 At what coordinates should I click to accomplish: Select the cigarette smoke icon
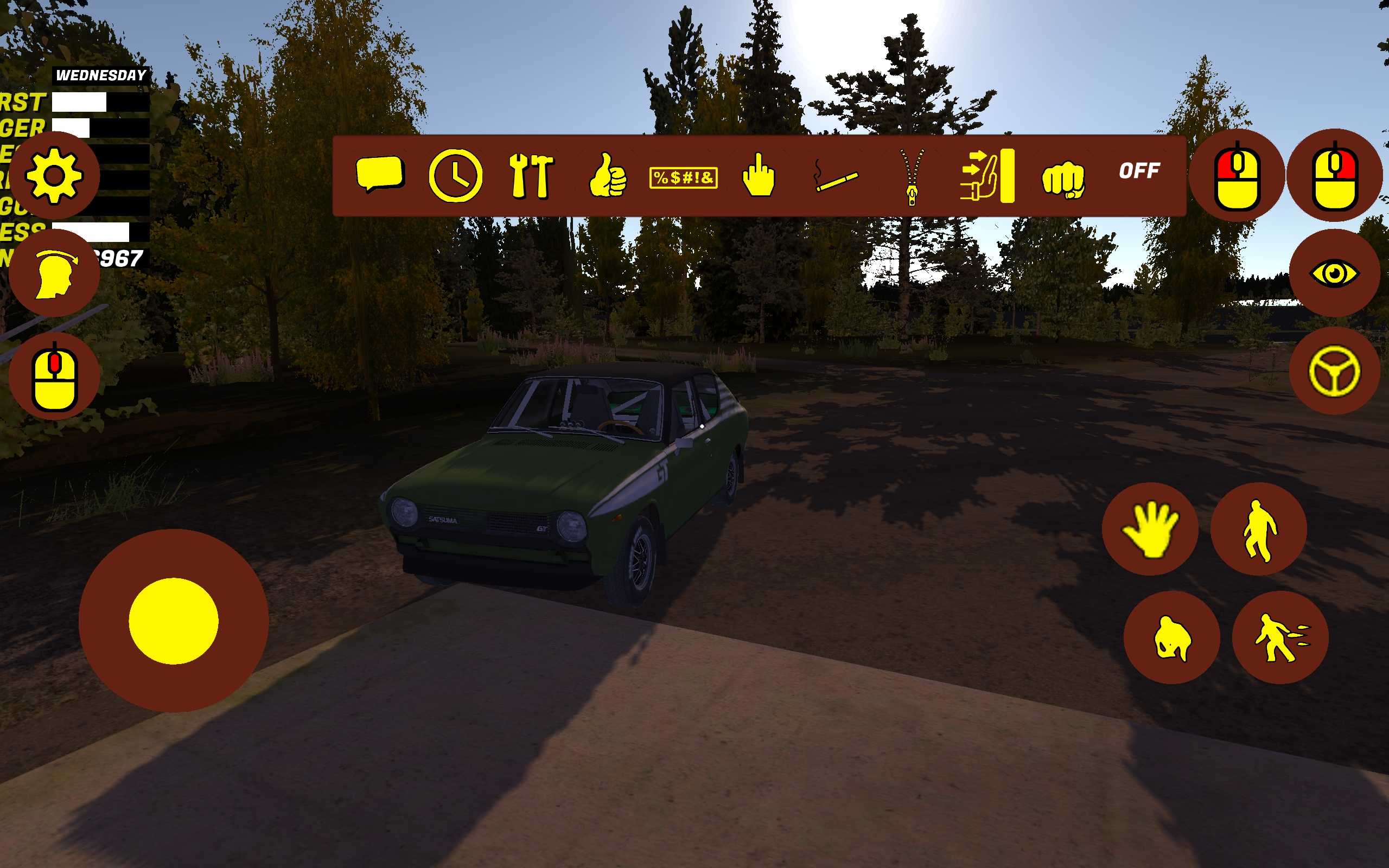click(836, 177)
